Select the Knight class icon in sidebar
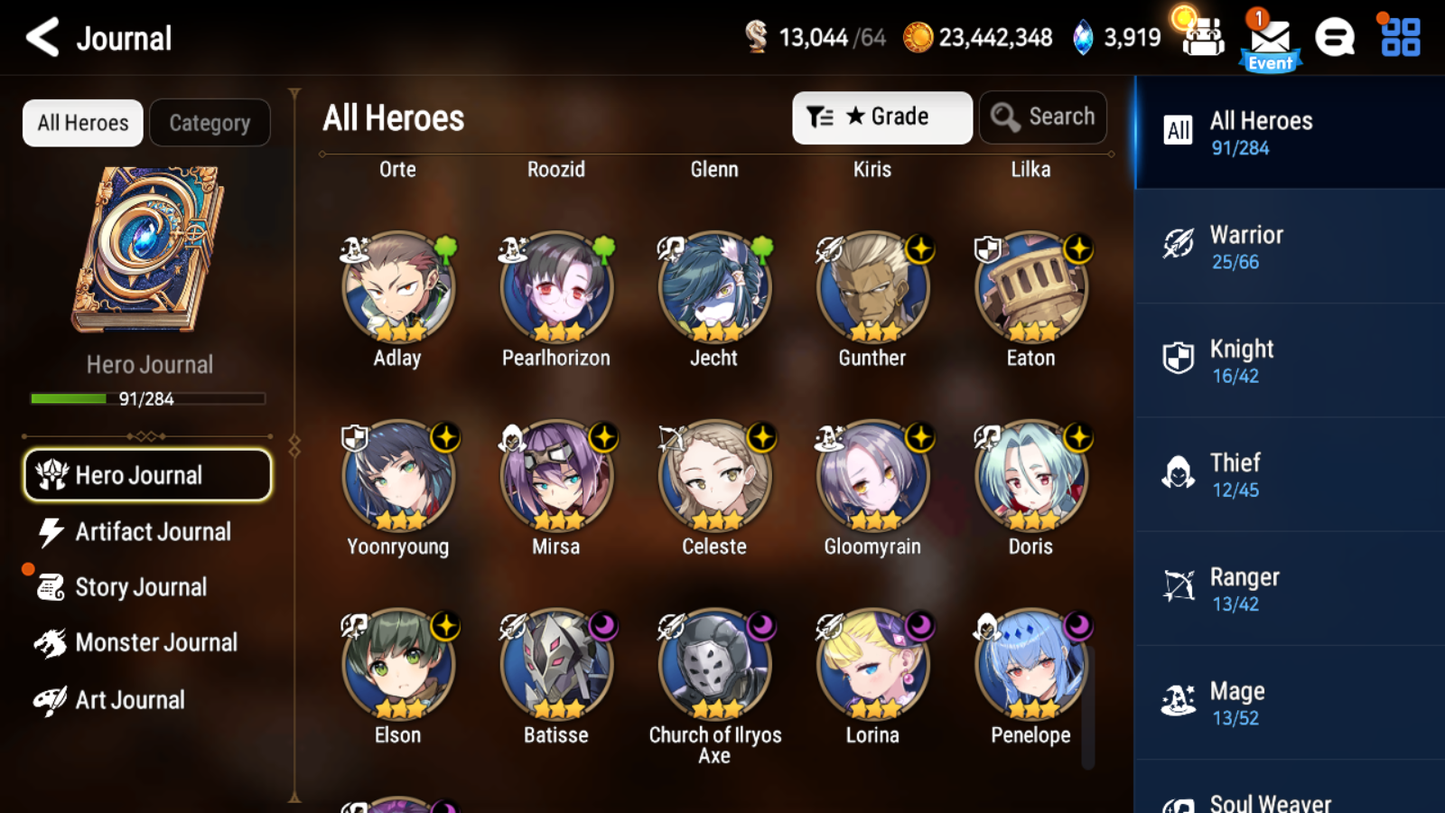Screen dimensions: 1445x813 1180,358
